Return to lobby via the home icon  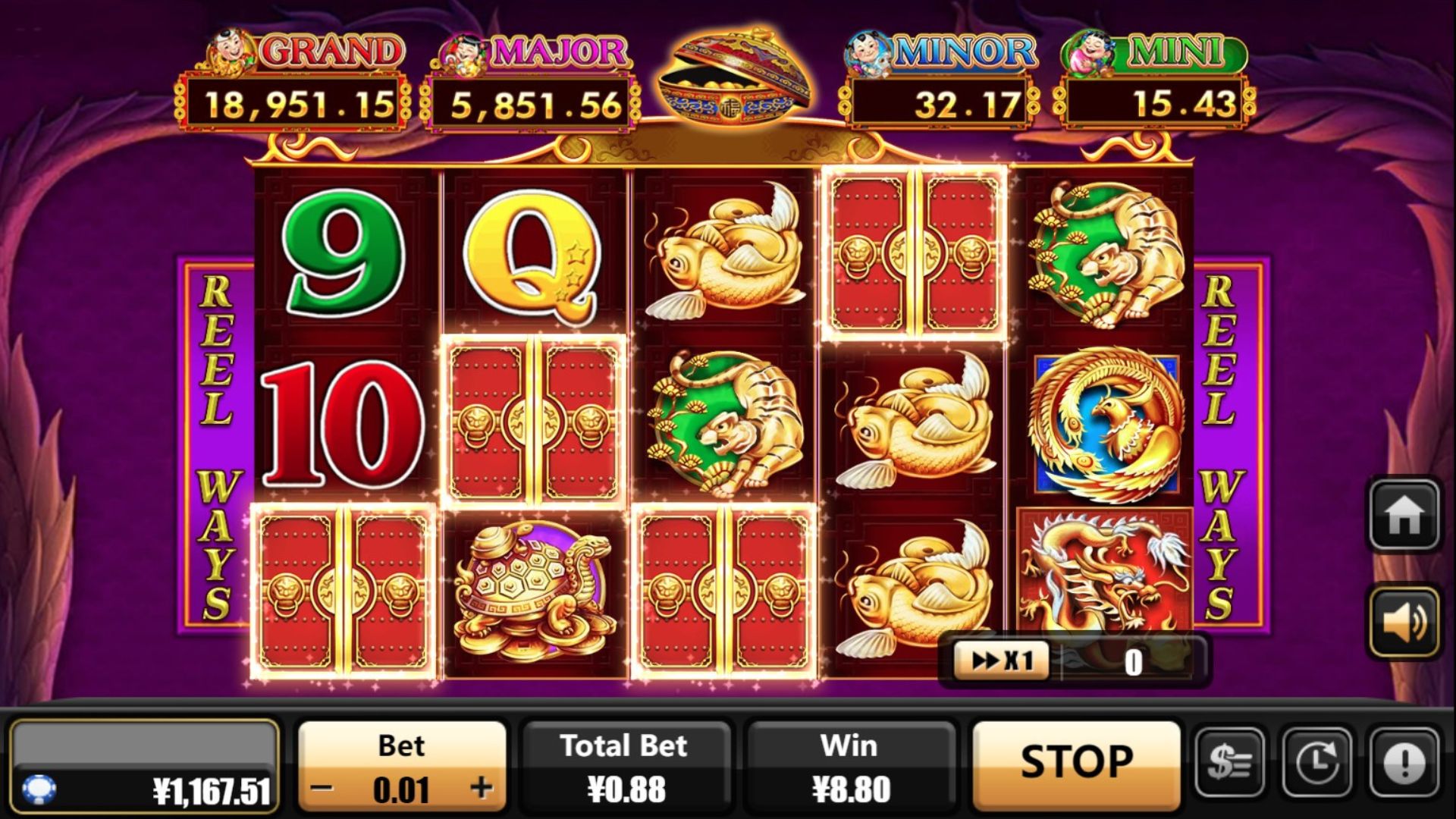(x=1404, y=515)
